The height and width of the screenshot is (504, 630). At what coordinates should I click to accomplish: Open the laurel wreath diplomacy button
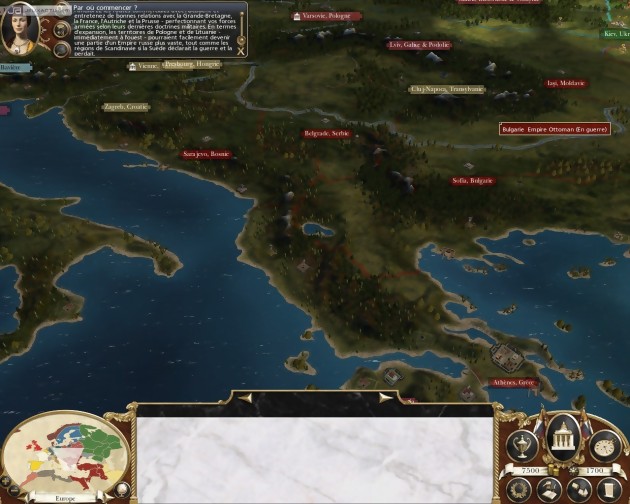tap(519, 489)
